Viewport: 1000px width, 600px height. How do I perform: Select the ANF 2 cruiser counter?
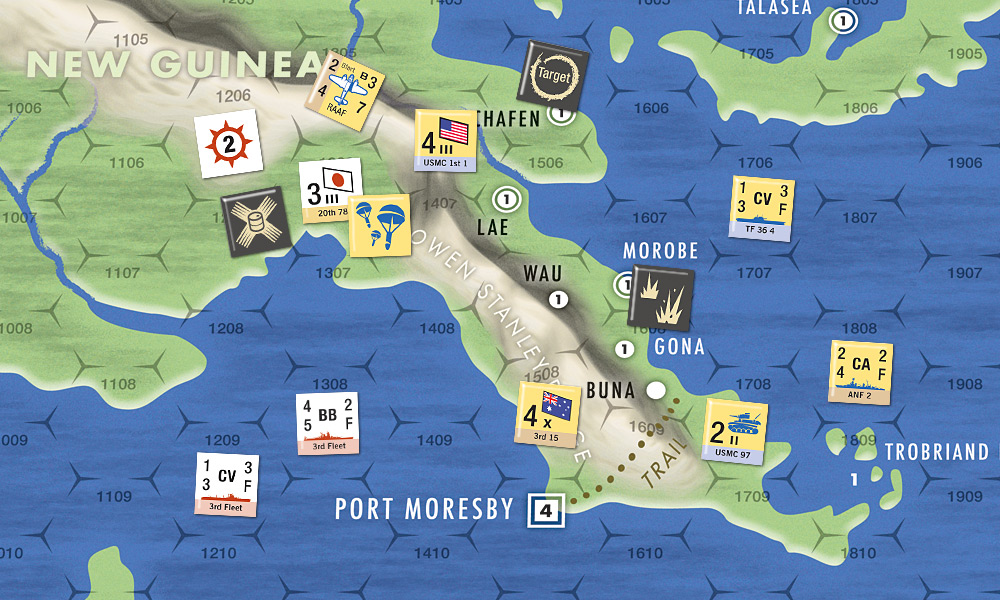coord(860,372)
